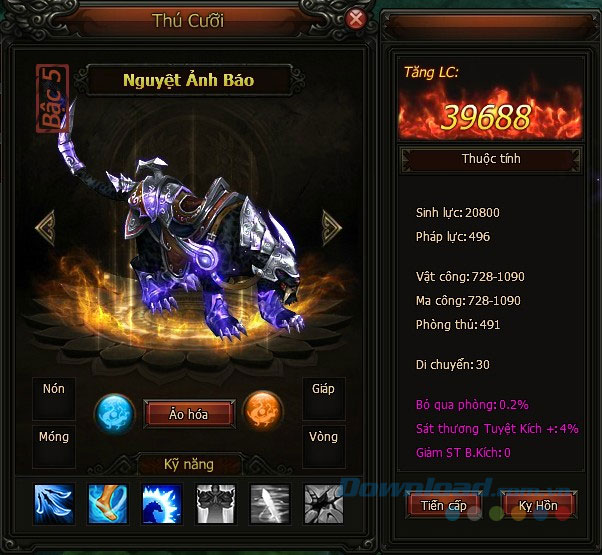Show the next mount with right arrow
Viewport: 602px width, 555px height.
[331, 227]
